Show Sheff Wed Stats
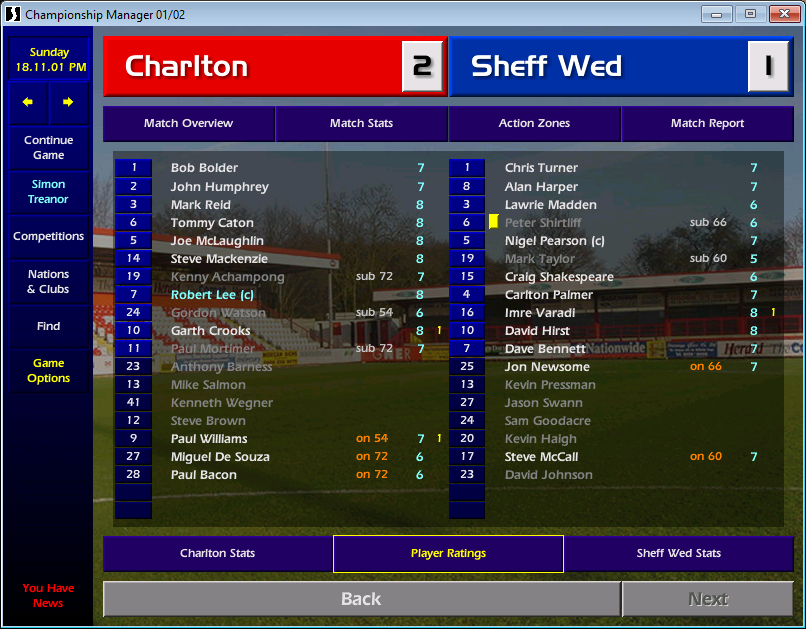 click(678, 554)
